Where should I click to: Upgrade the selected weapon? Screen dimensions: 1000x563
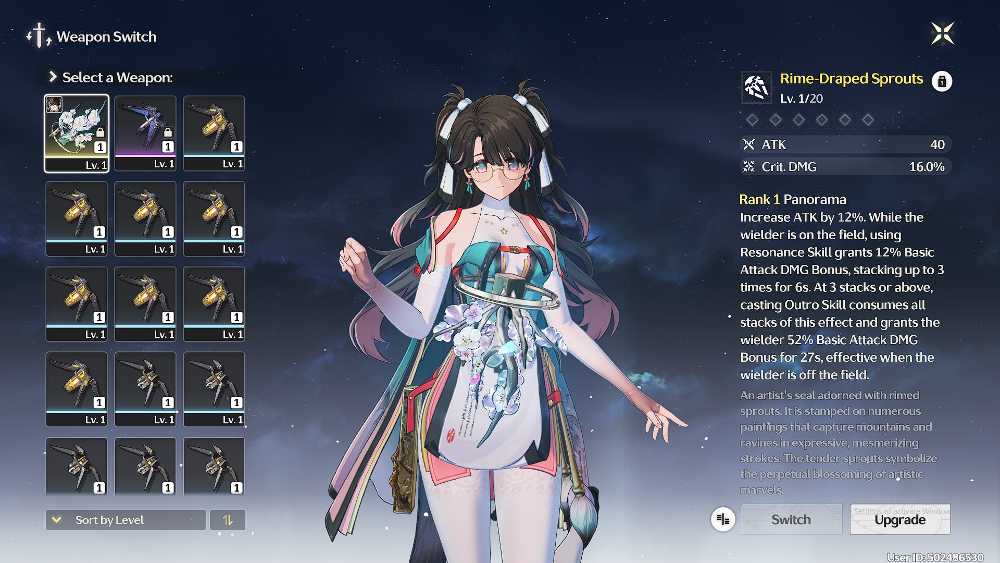[x=899, y=520]
